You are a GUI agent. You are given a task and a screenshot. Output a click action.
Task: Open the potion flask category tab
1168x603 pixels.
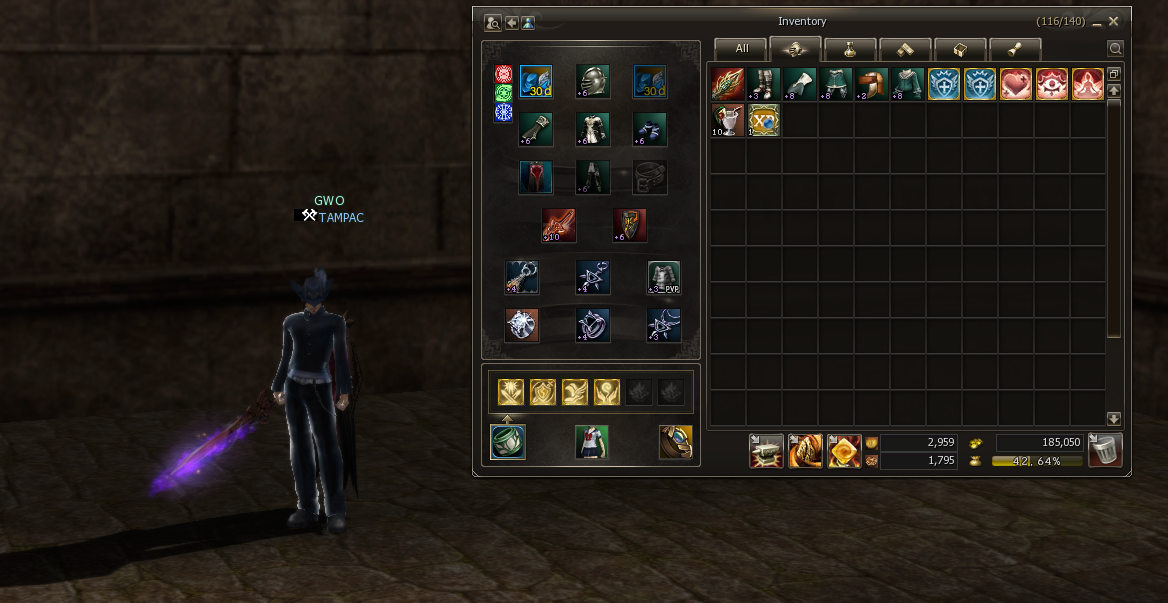(x=850, y=48)
